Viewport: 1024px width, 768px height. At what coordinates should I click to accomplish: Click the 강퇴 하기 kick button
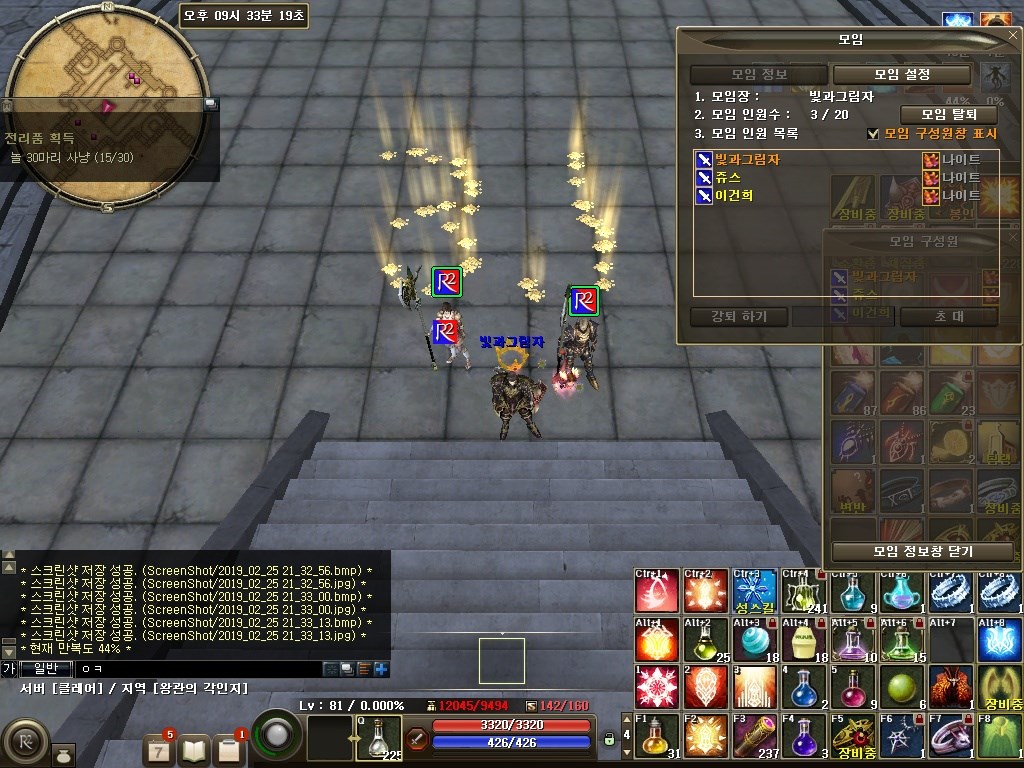pos(739,316)
